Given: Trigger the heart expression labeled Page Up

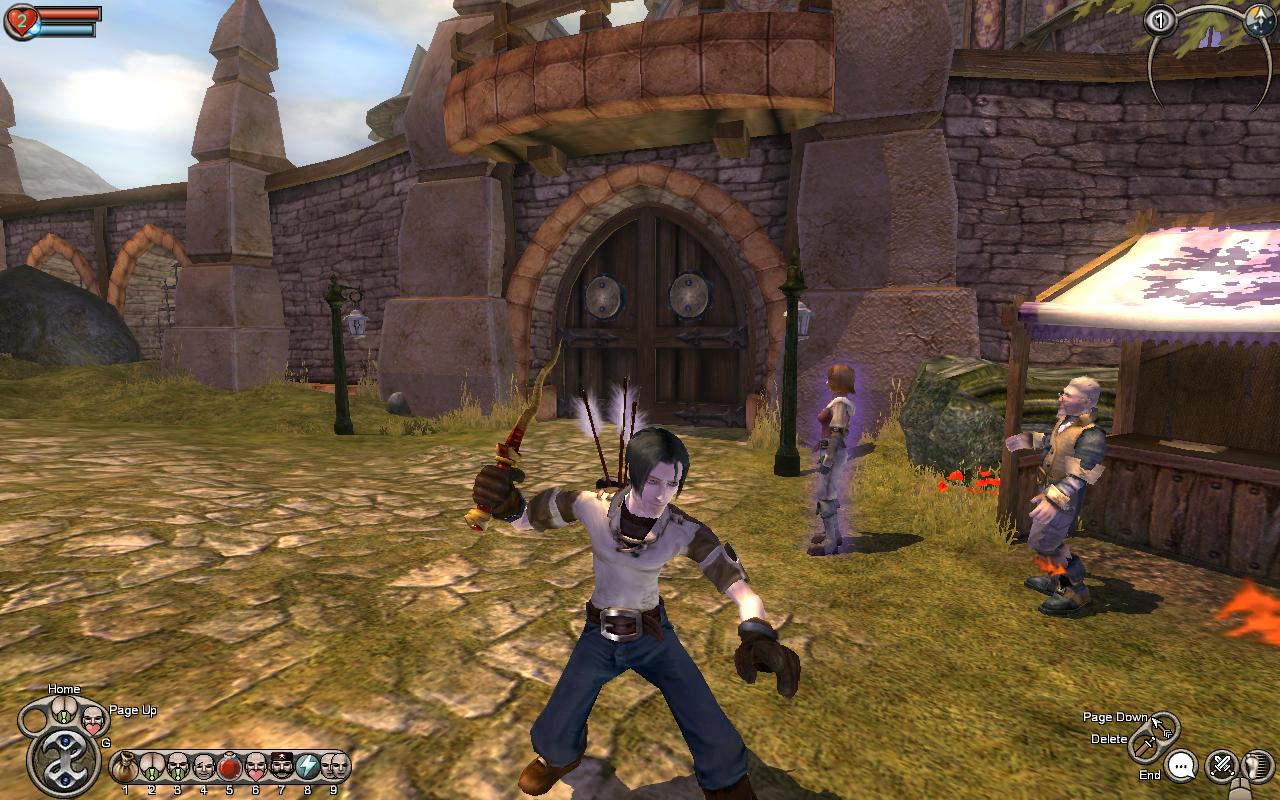Looking at the screenshot, I should pyautogui.click(x=93, y=719).
